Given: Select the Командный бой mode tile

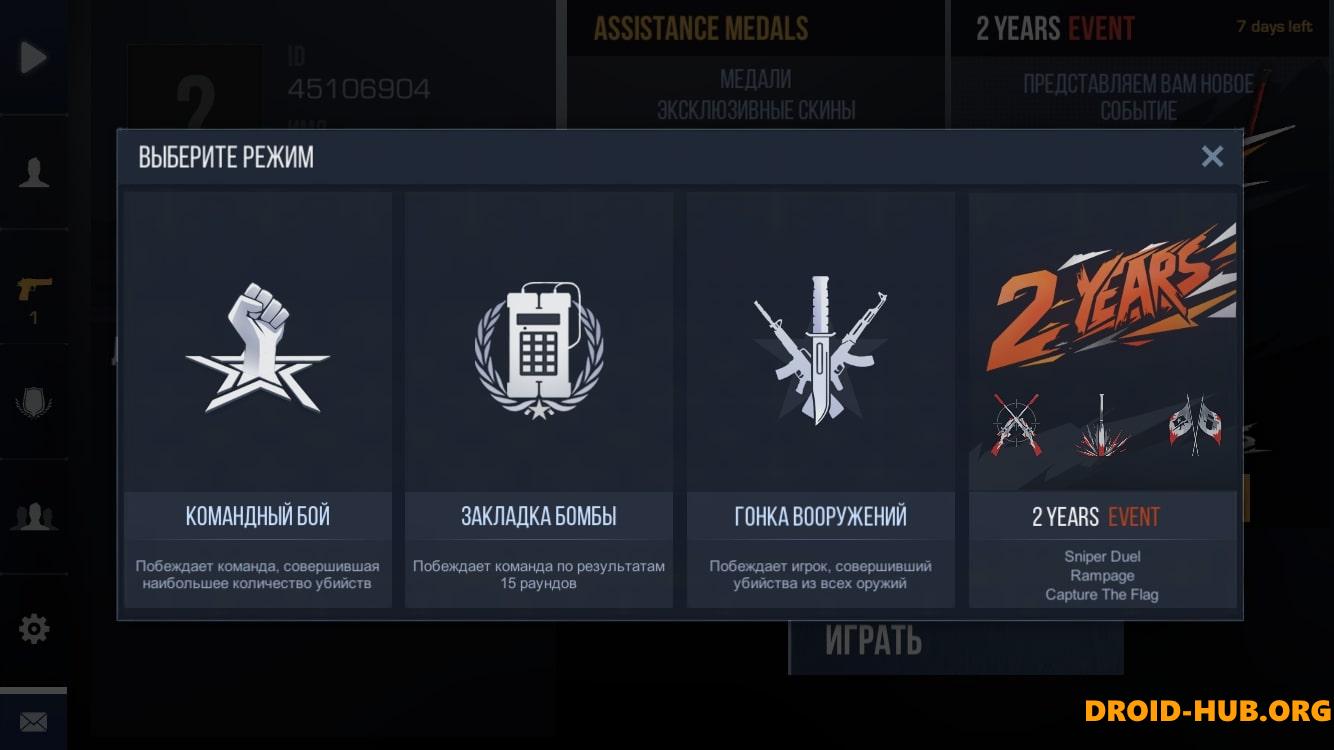Looking at the screenshot, I should tap(258, 400).
